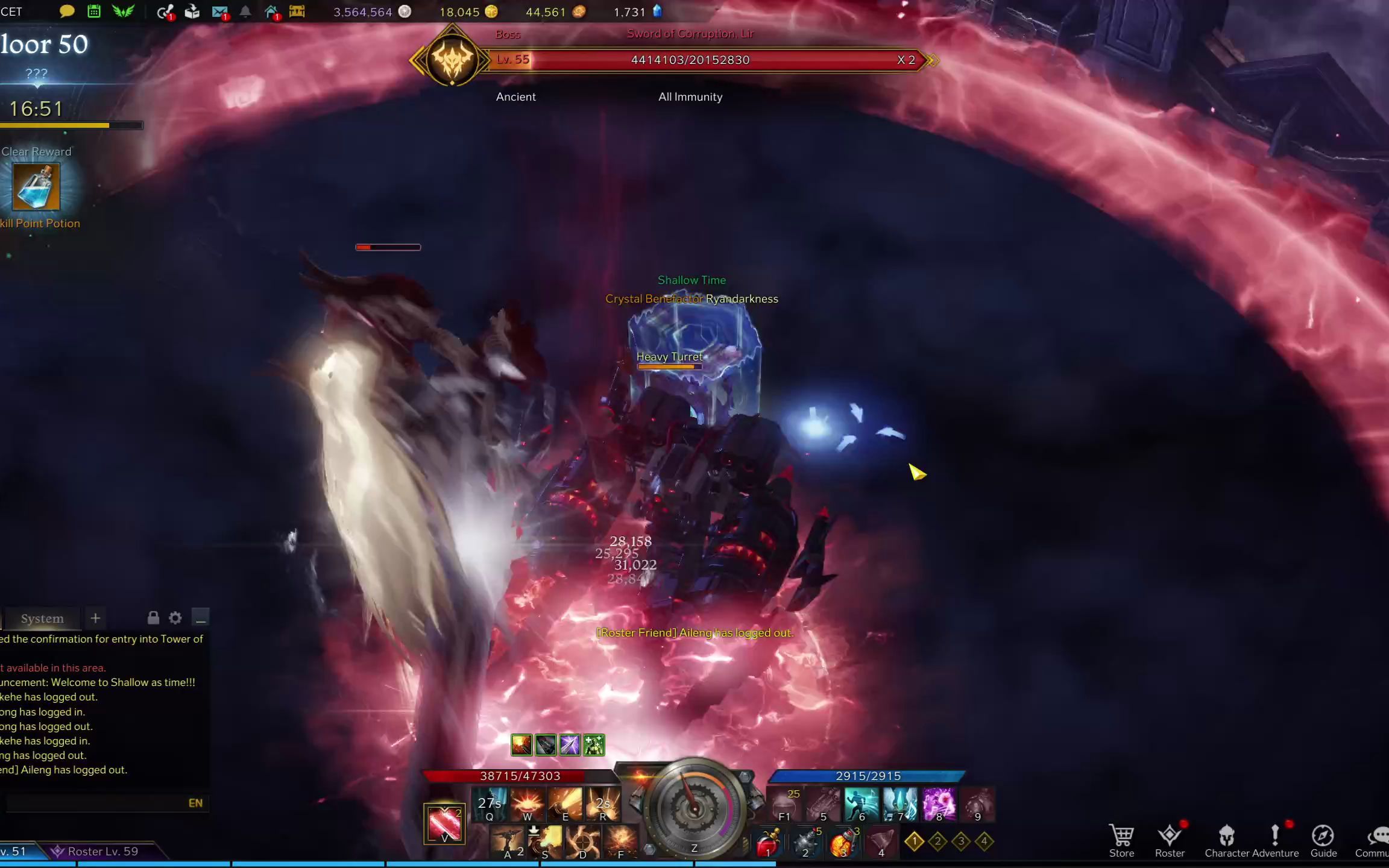Toggle the chat window lock
This screenshot has height=868, width=1389.
click(x=153, y=618)
